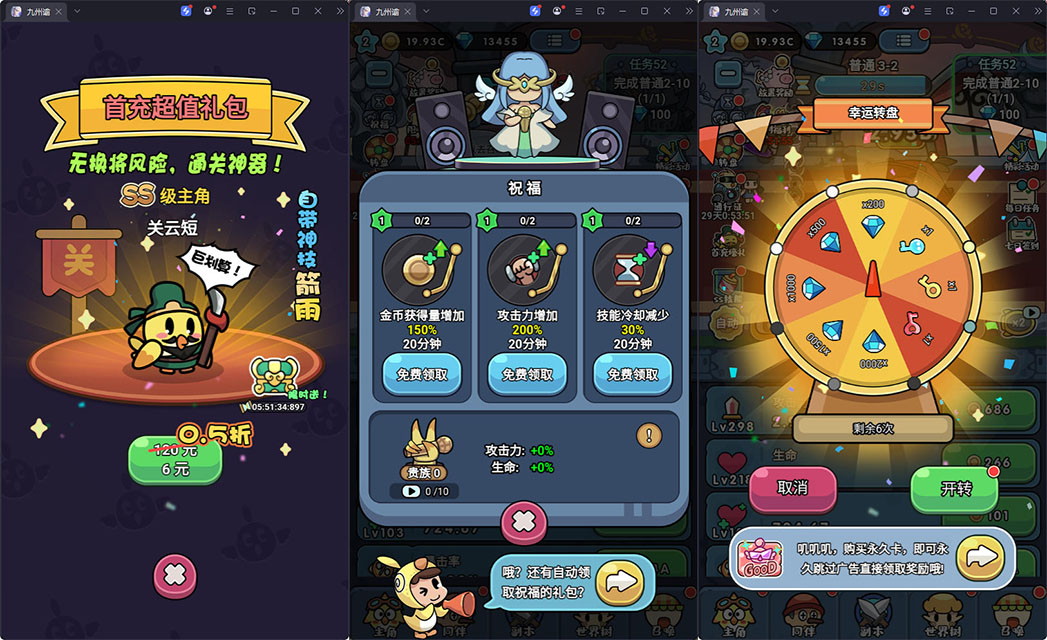Spin the lucky wheel with 开转
This screenshot has height=640, width=1047.
955,489
